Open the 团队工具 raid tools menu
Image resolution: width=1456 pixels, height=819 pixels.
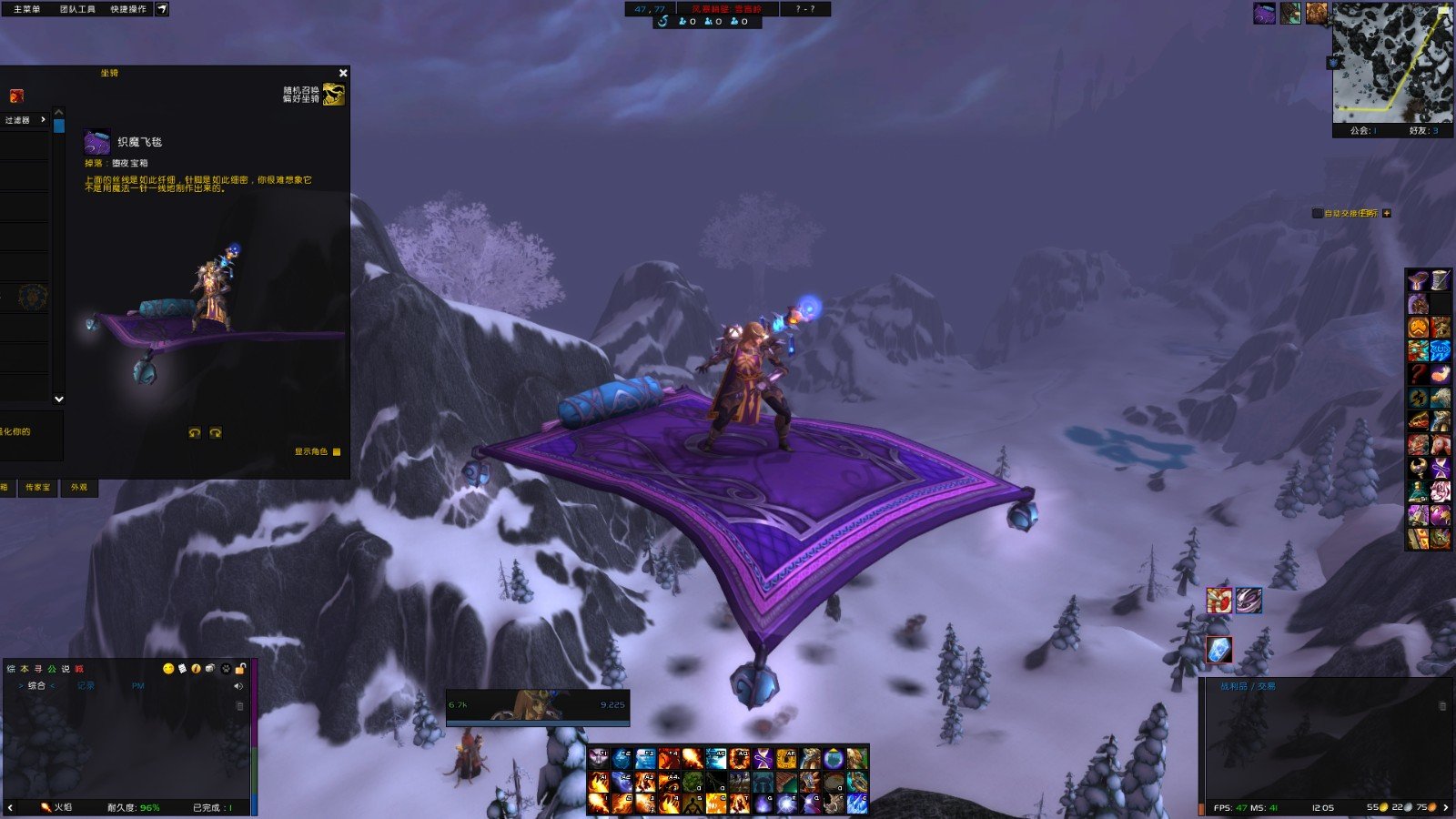[77, 9]
